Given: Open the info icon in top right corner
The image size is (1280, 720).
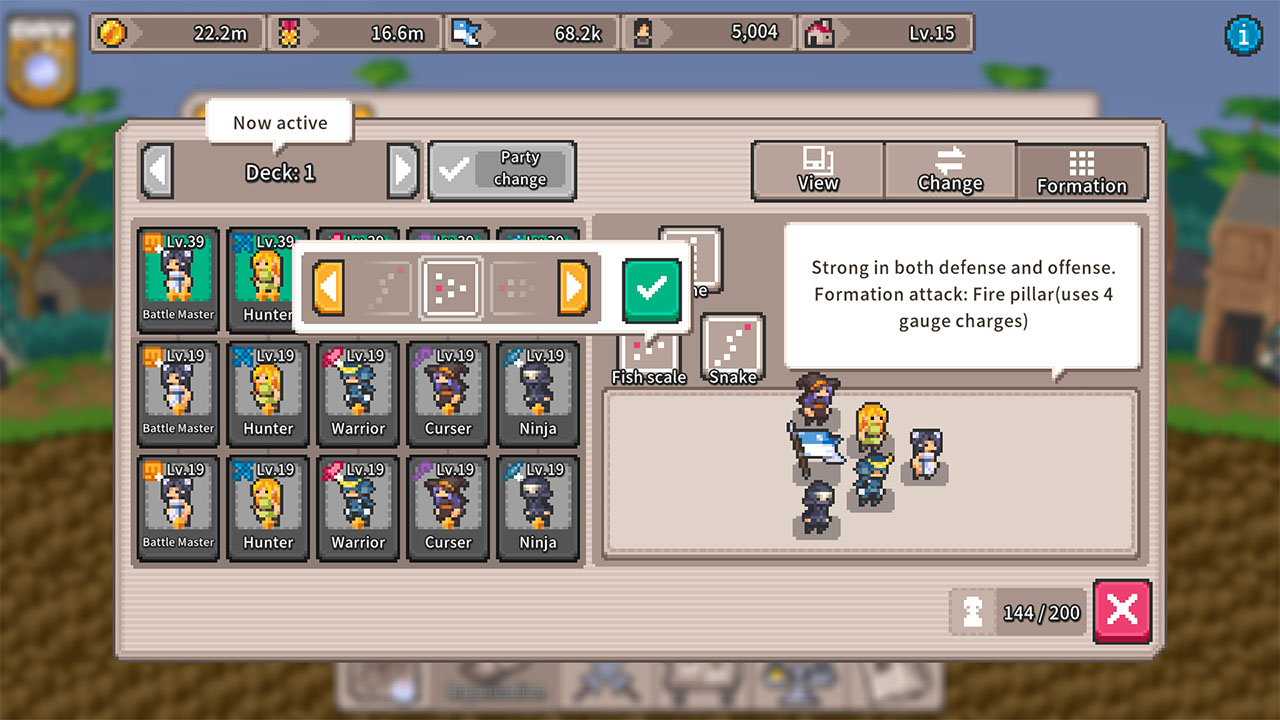Looking at the screenshot, I should [x=1243, y=36].
